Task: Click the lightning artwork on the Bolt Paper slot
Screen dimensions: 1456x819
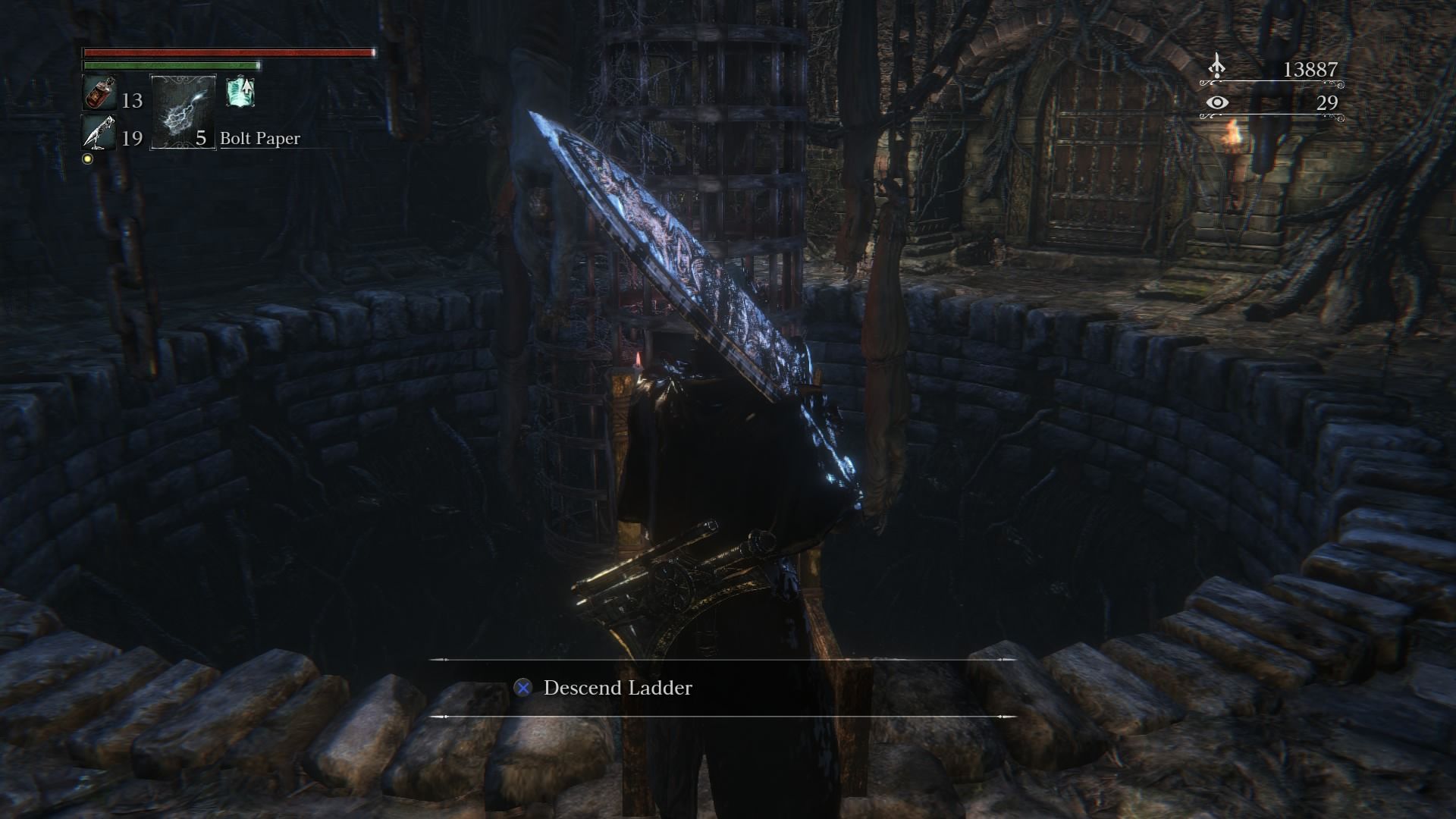Action: point(182,114)
